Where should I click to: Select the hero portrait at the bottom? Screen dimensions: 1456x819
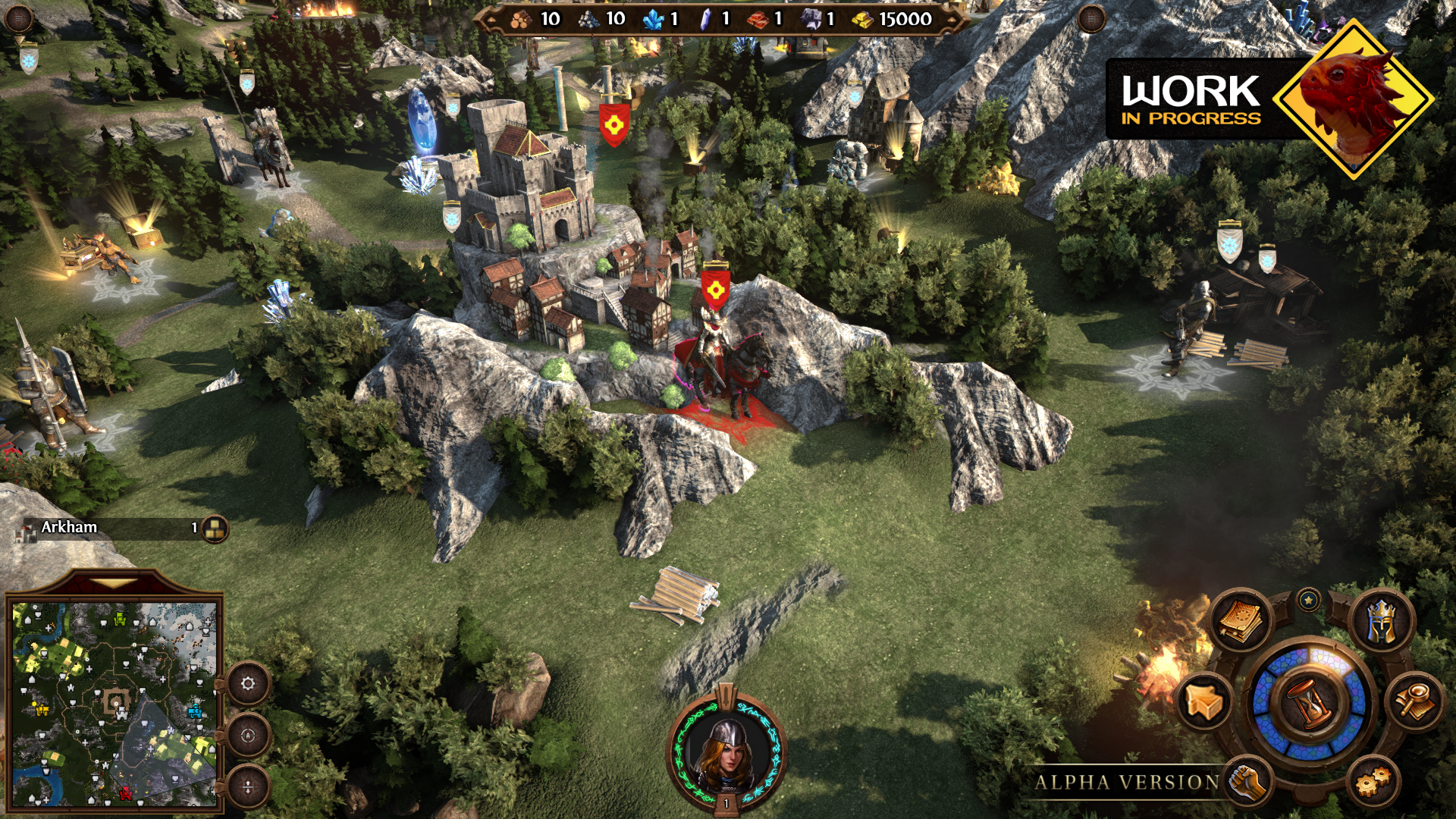726,752
